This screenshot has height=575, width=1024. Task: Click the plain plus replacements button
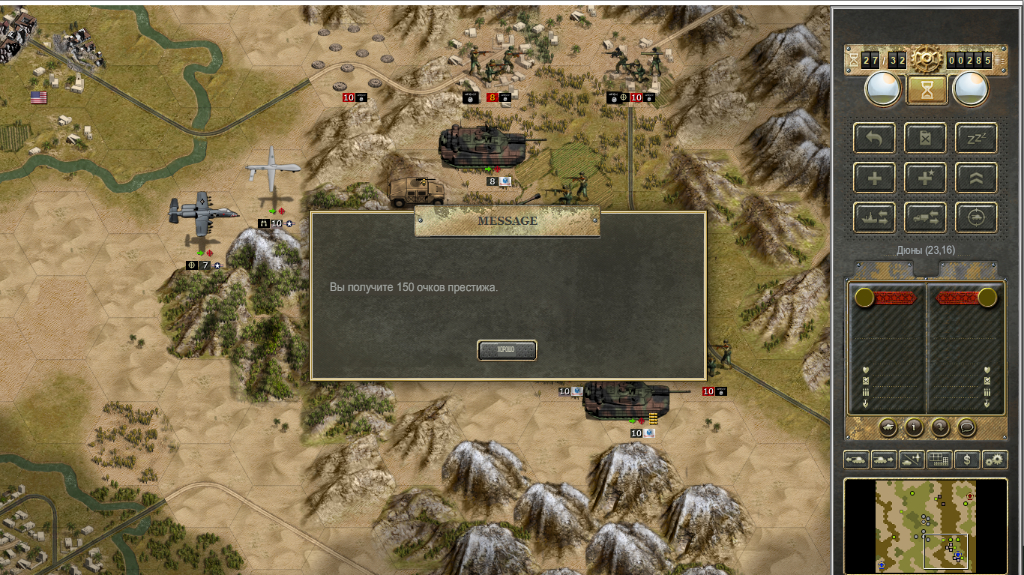pyautogui.click(x=874, y=177)
